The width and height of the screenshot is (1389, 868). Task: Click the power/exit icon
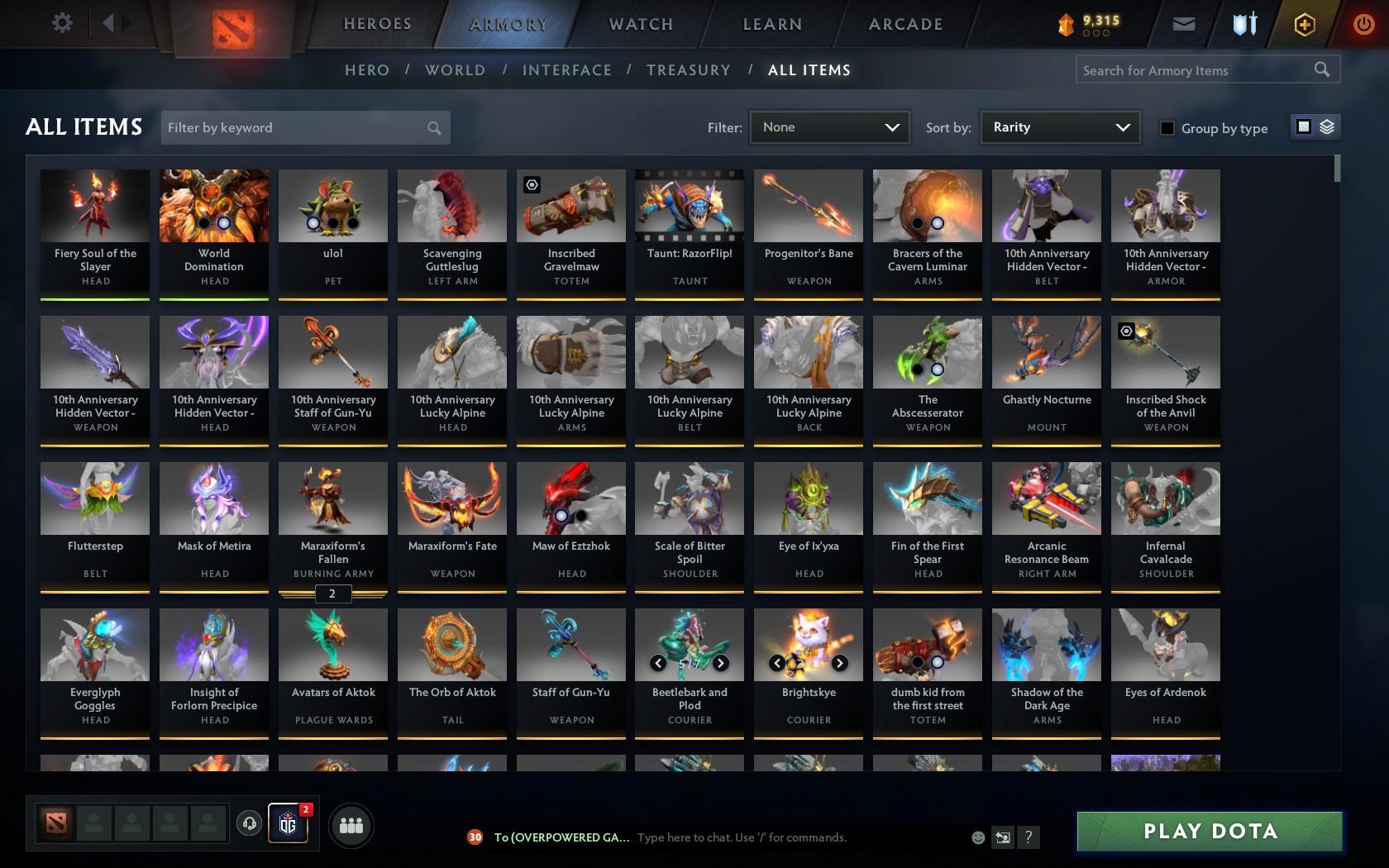[1364, 23]
